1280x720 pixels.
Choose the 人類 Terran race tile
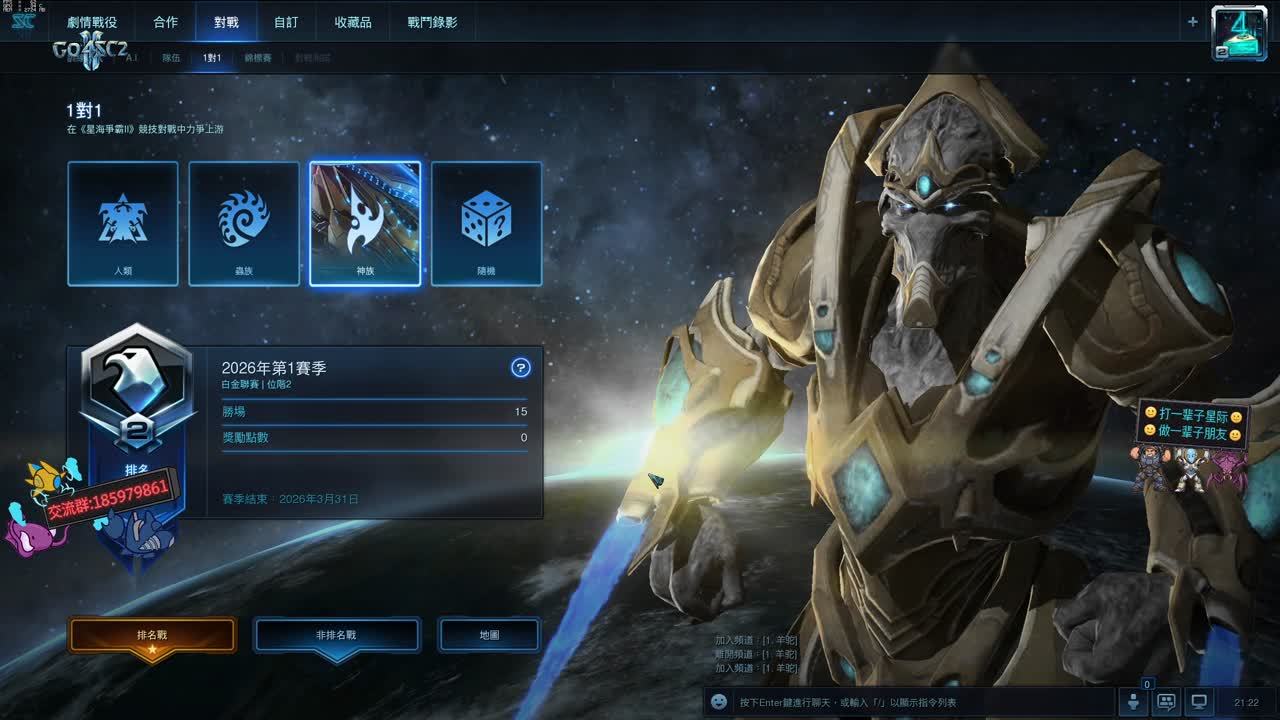pos(123,224)
